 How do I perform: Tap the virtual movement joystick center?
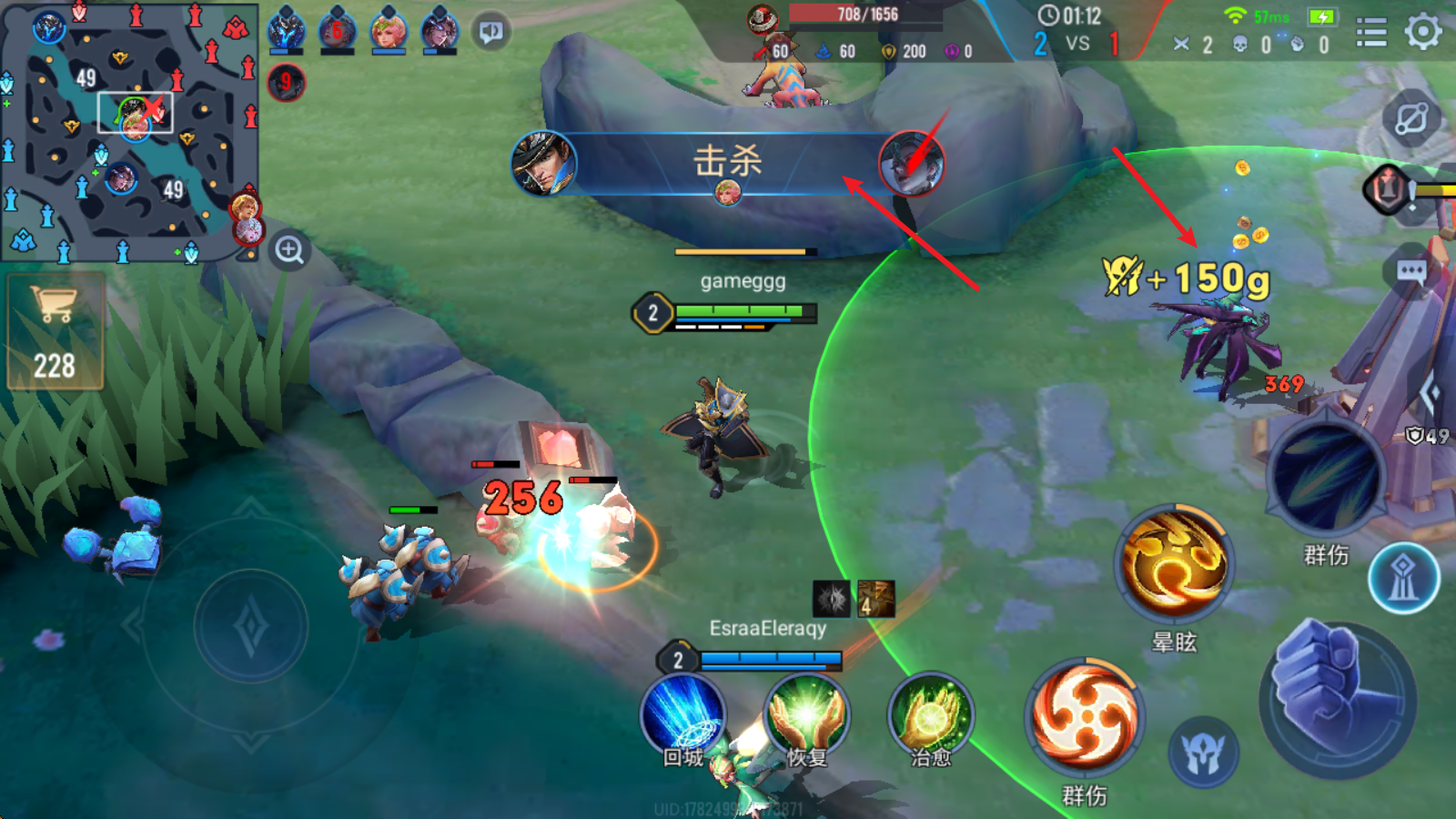pos(250,627)
